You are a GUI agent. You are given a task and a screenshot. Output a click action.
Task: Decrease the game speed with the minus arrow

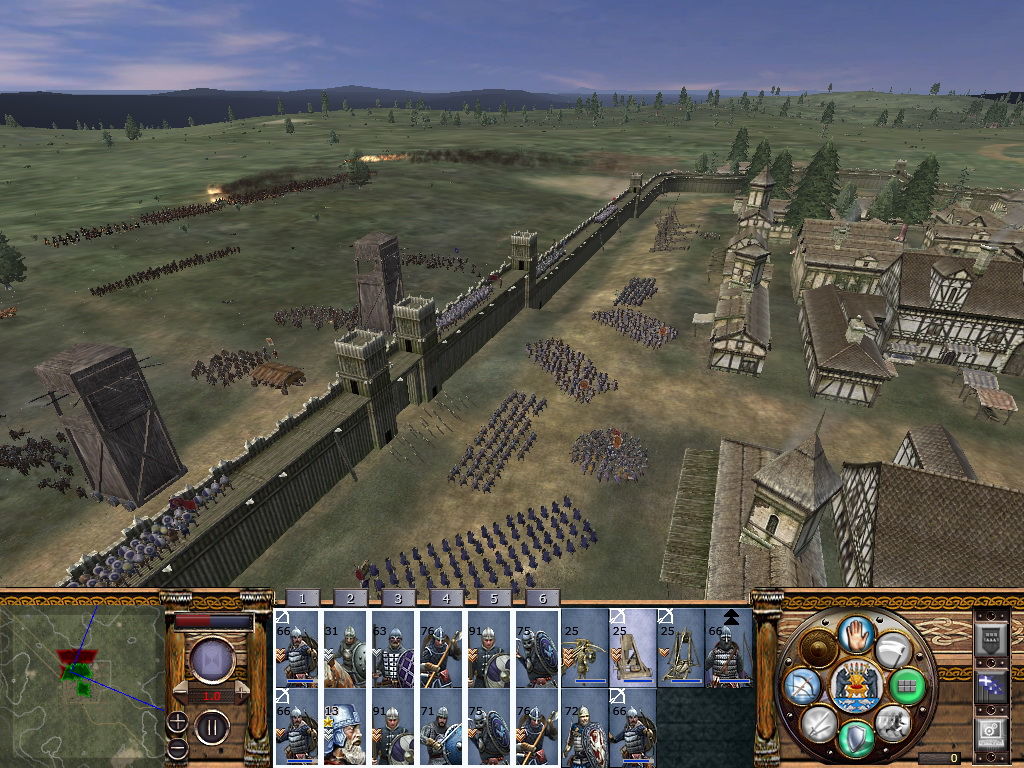tap(181, 693)
